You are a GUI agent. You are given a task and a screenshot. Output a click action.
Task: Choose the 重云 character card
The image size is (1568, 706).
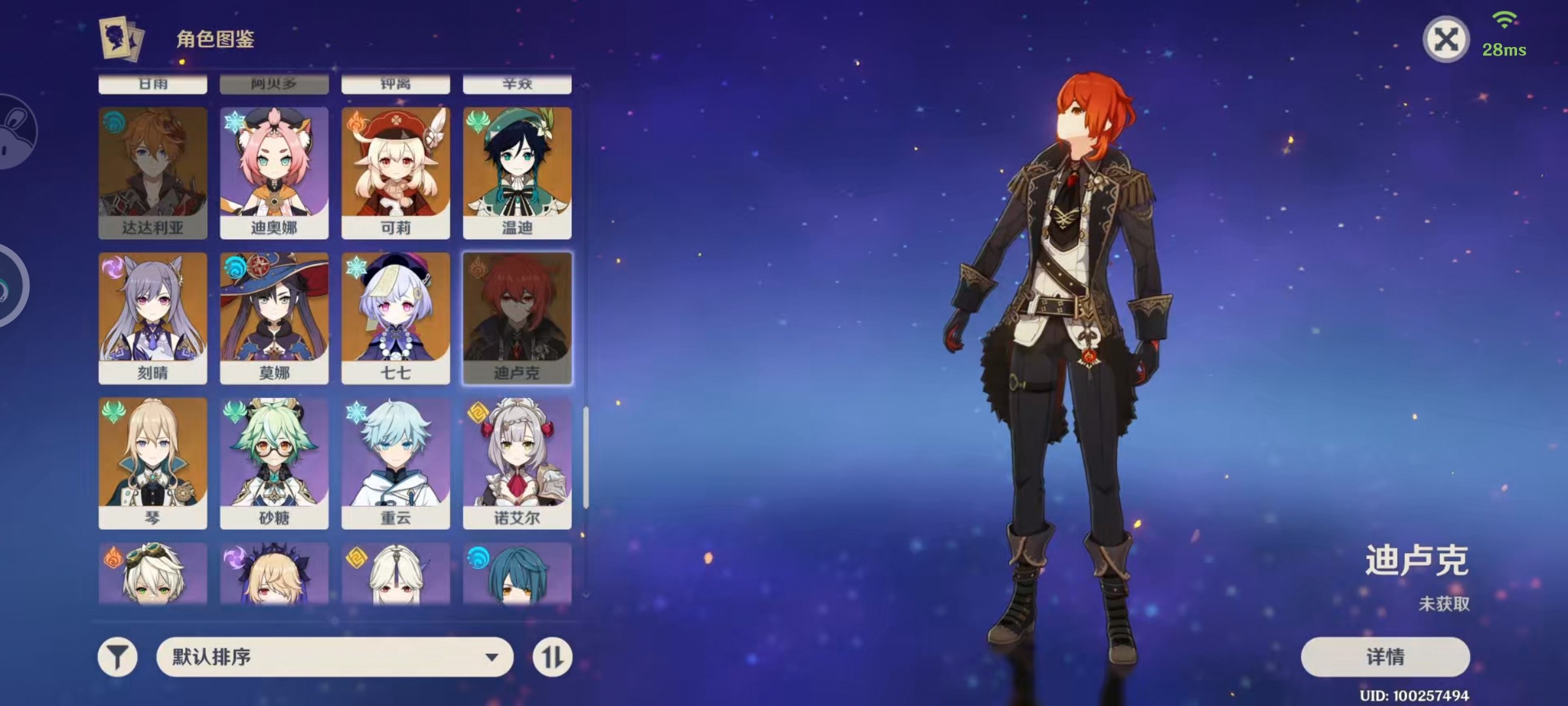(x=396, y=463)
